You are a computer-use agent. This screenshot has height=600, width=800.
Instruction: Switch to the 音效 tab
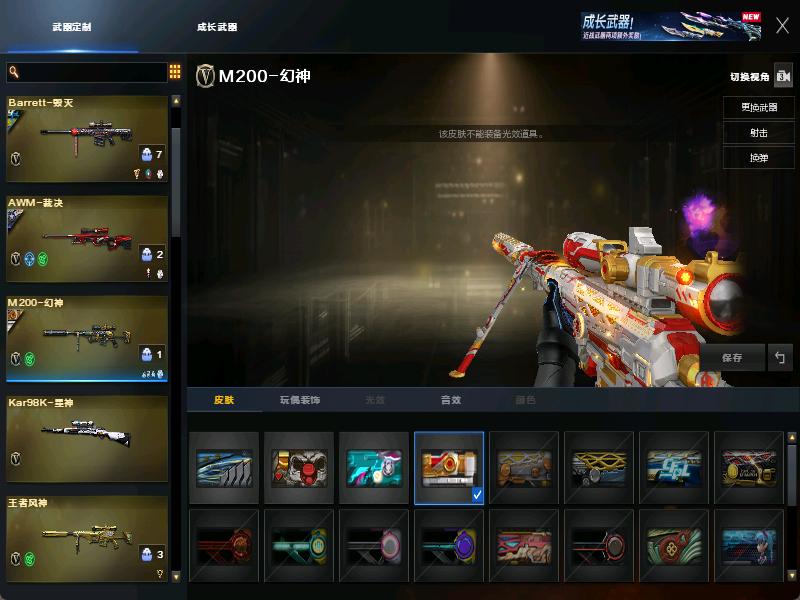pos(451,400)
